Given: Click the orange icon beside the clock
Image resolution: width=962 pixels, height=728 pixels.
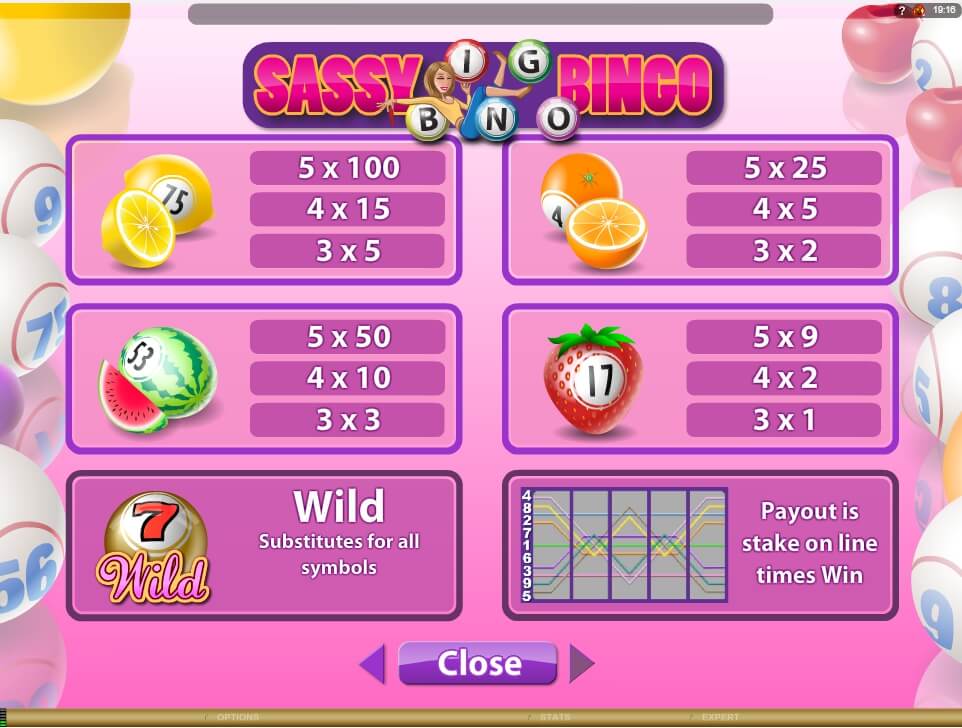Looking at the screenshot, I should tap(917, 9).
